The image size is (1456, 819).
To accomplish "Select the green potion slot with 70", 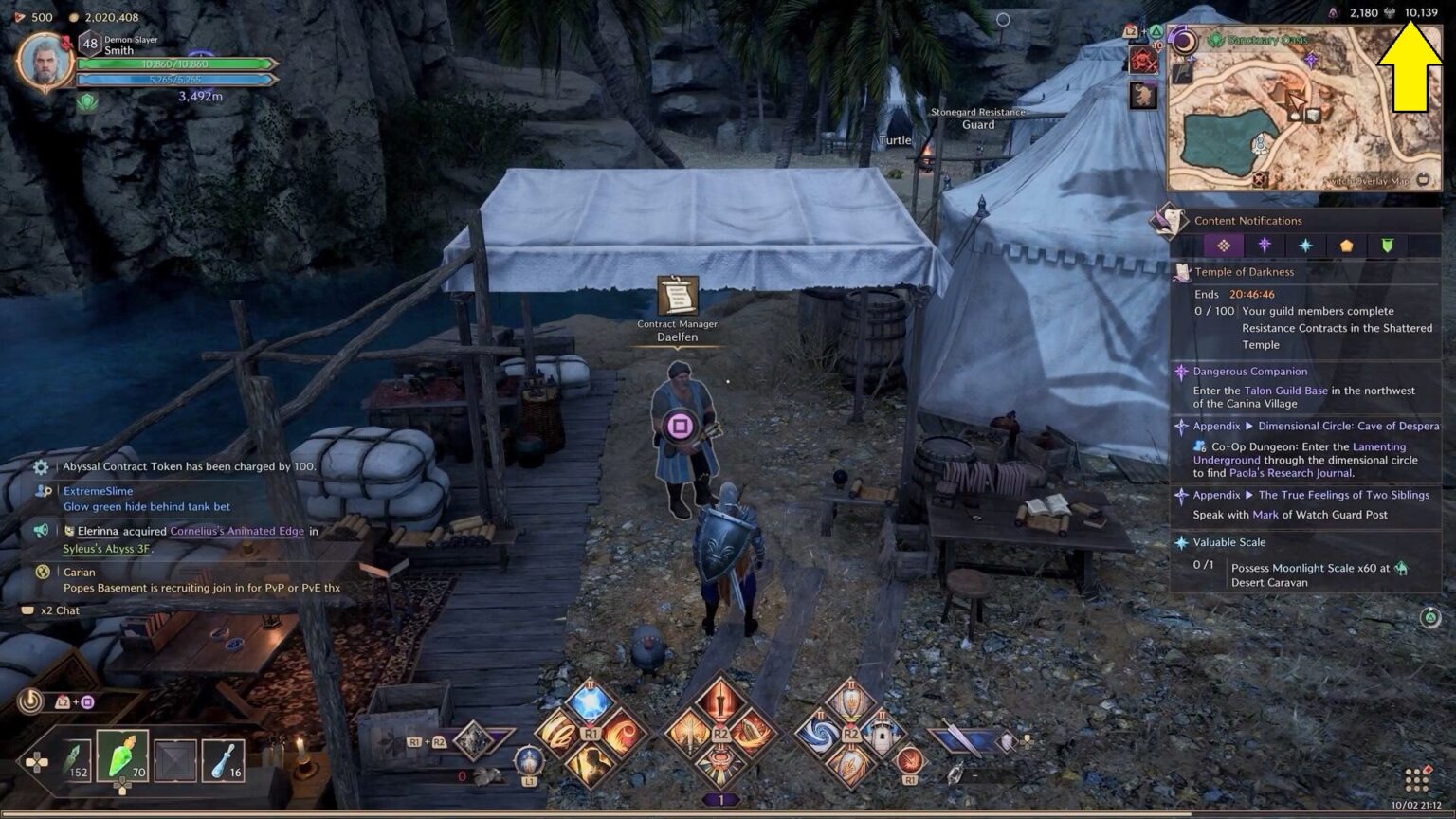I will click(x=122, y=757).
